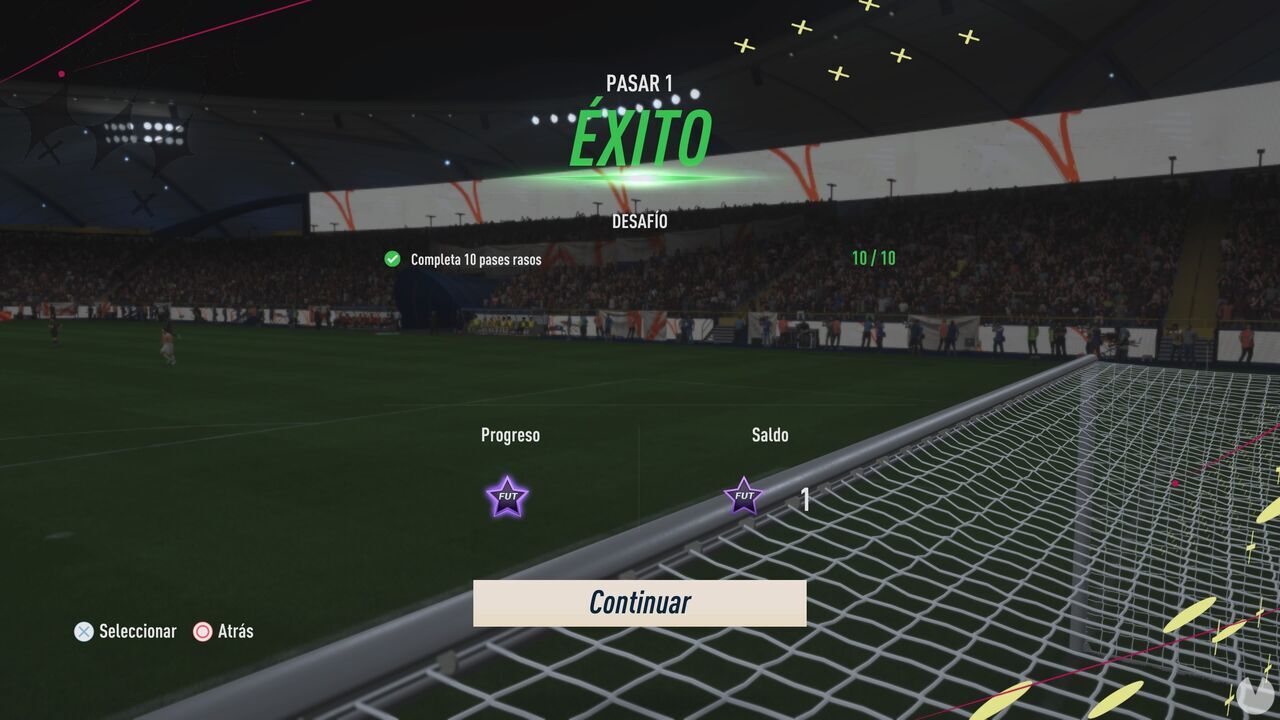Image resolution: width=1280 pixels, height=720 pixels.
Task: Toggle the Completa 10 pases rasos checkmark
Action: [391, 259]
